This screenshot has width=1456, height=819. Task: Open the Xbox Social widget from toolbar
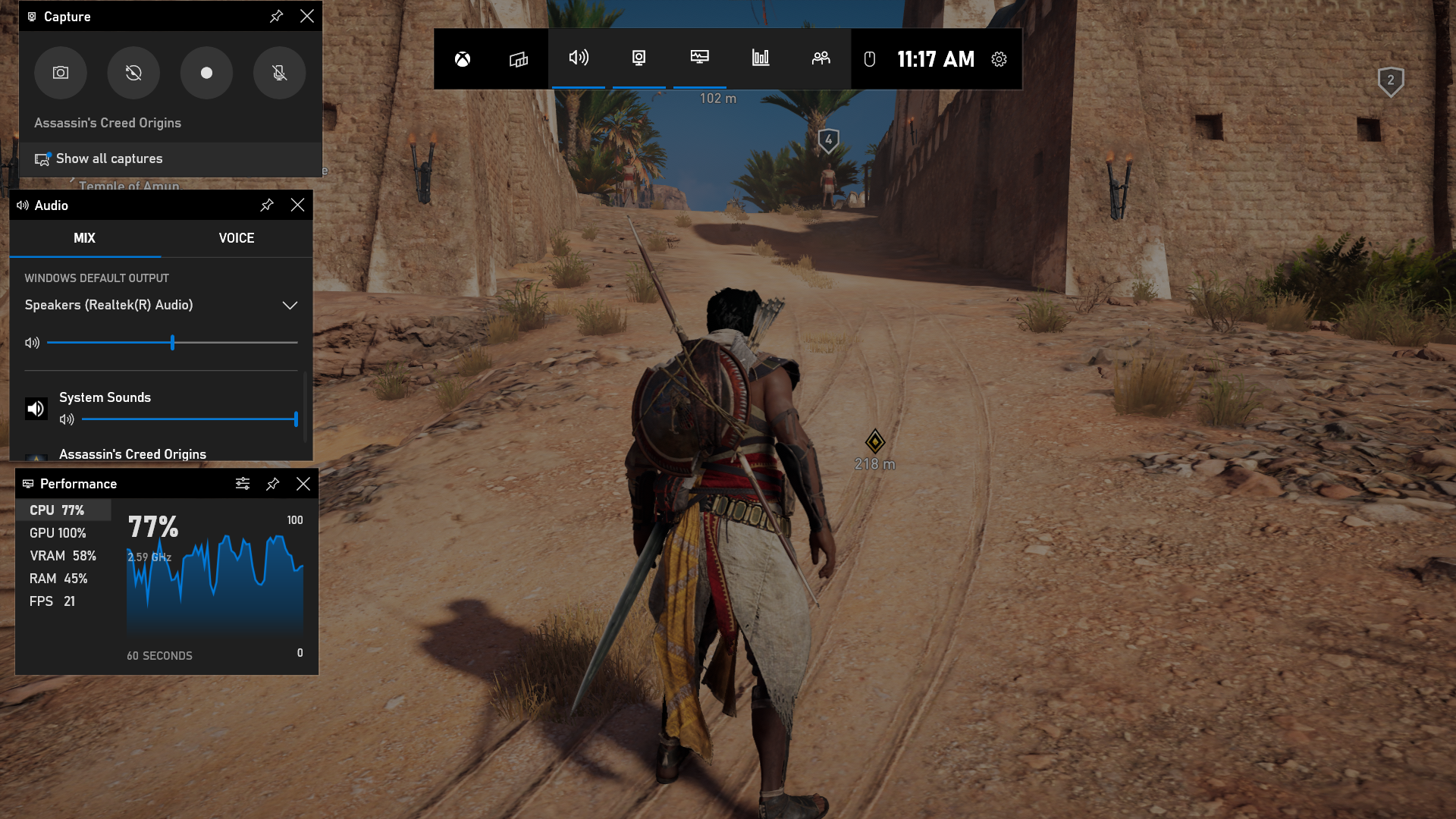(x=821, y=58)
